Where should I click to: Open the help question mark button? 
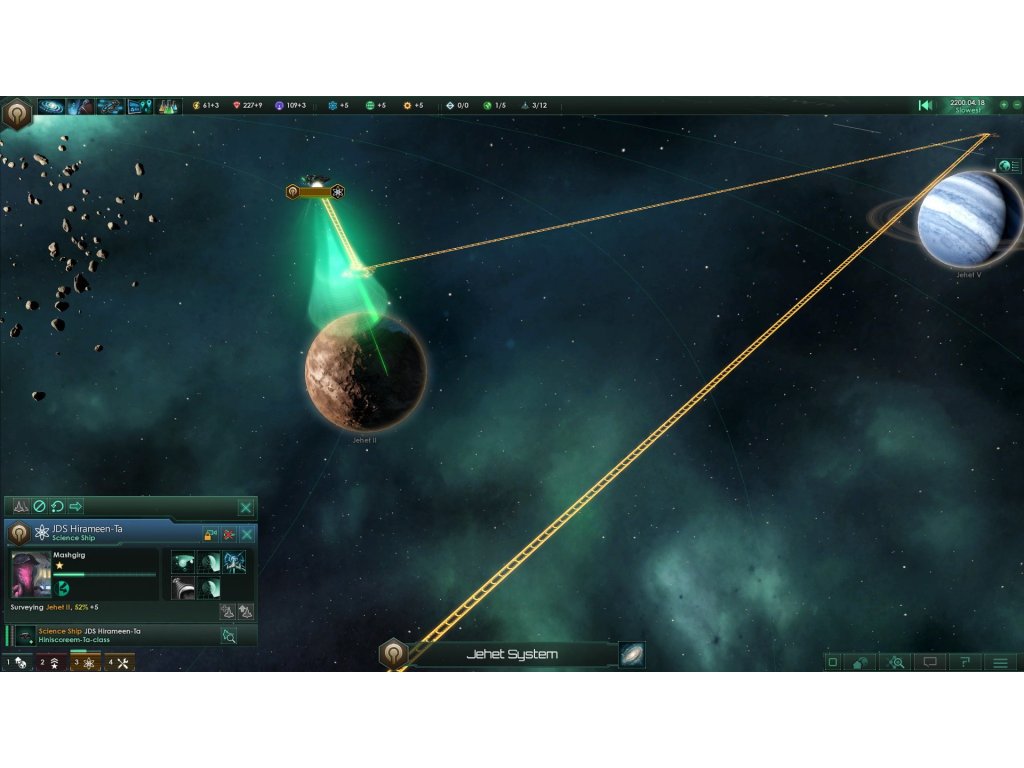point(965,662)
